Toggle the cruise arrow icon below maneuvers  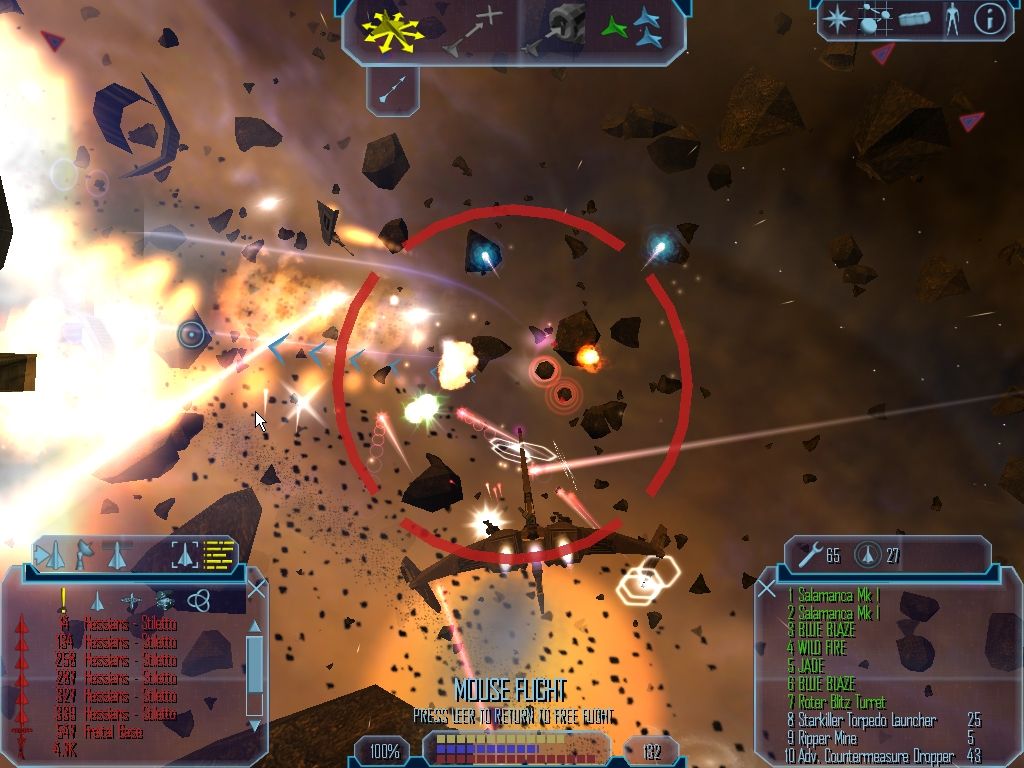pos(392,91)
